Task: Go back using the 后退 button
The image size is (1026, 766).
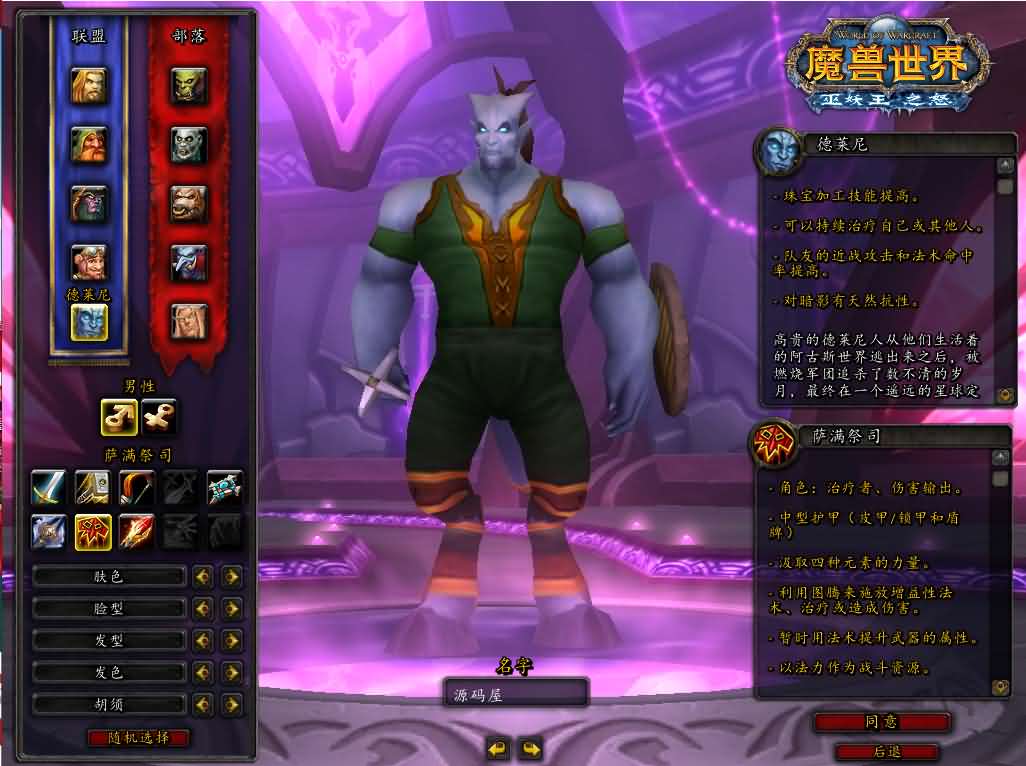Action: point(886,751)
